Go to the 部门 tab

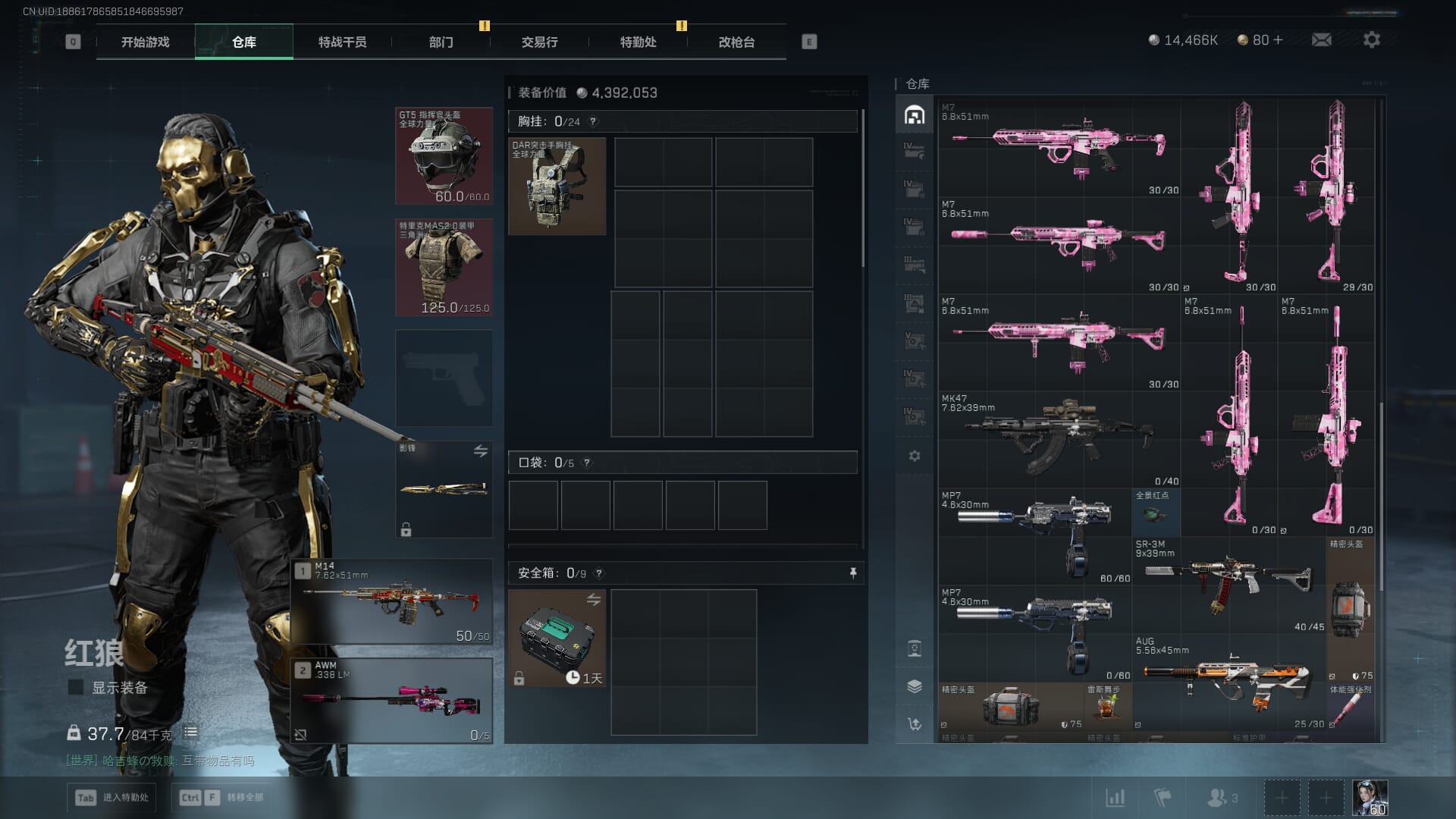point(441,42)
